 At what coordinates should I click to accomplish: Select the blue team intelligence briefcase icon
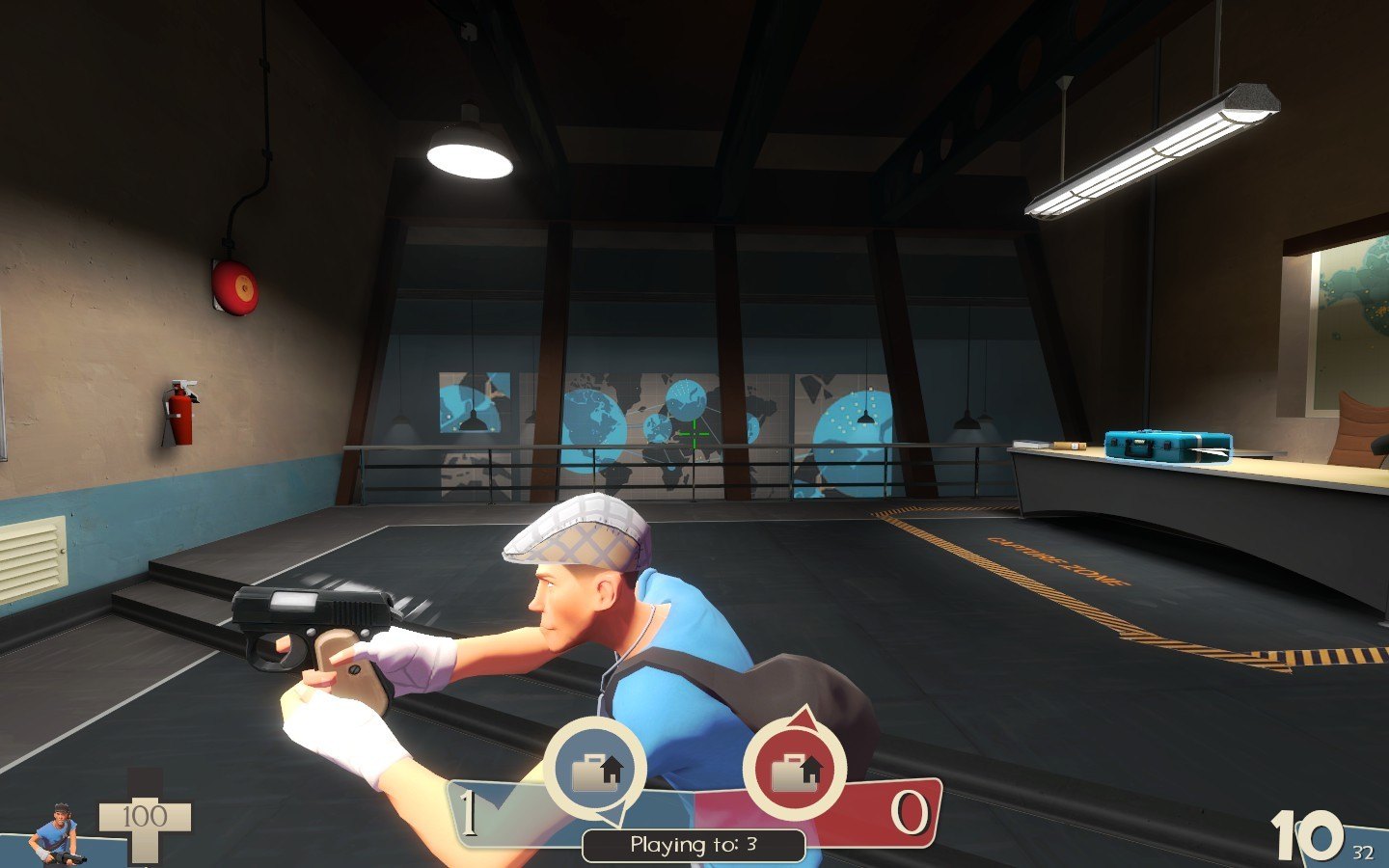[x=595, y=771]
